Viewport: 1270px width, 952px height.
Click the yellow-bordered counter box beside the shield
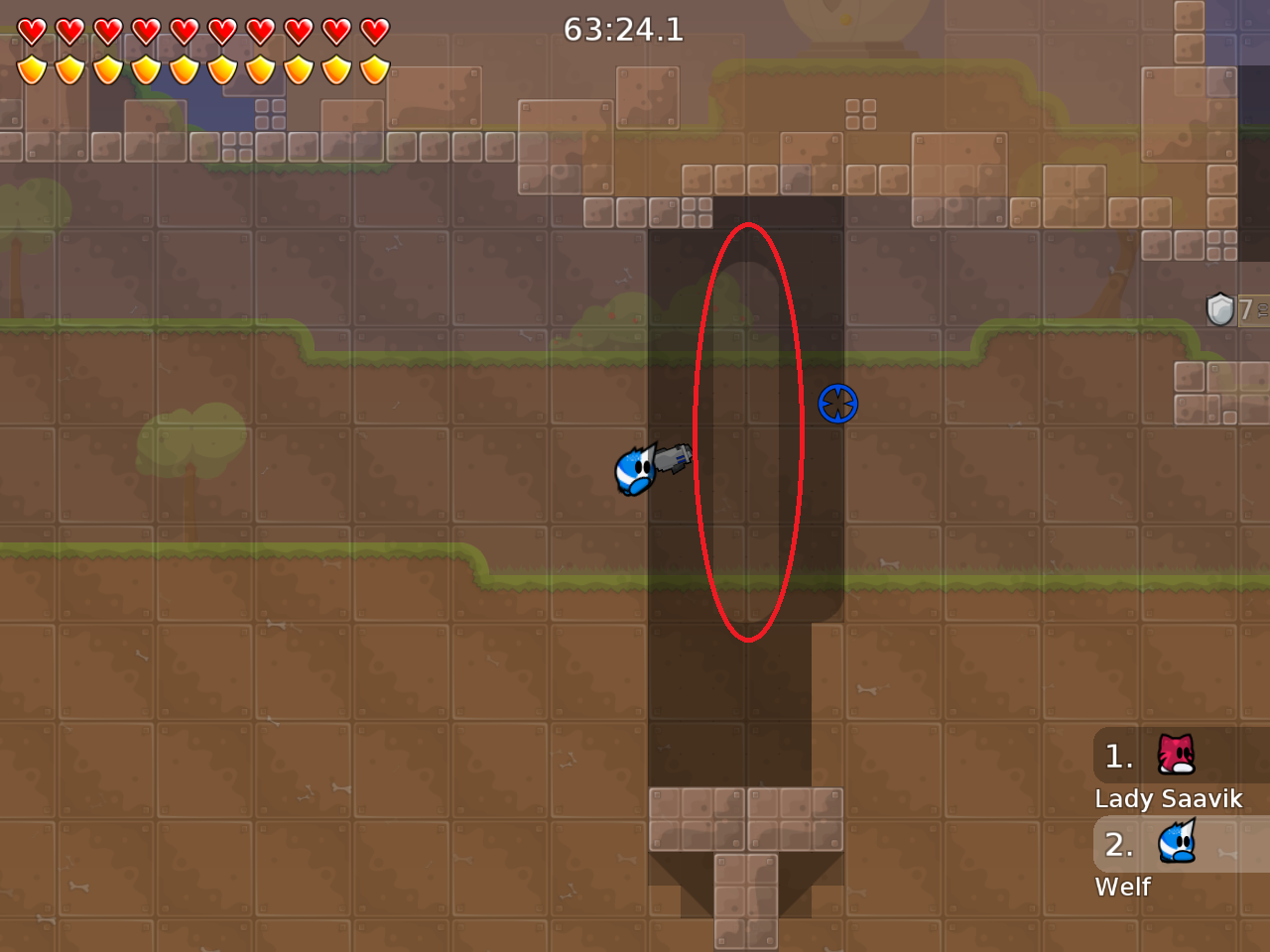tap(1252, 309)
